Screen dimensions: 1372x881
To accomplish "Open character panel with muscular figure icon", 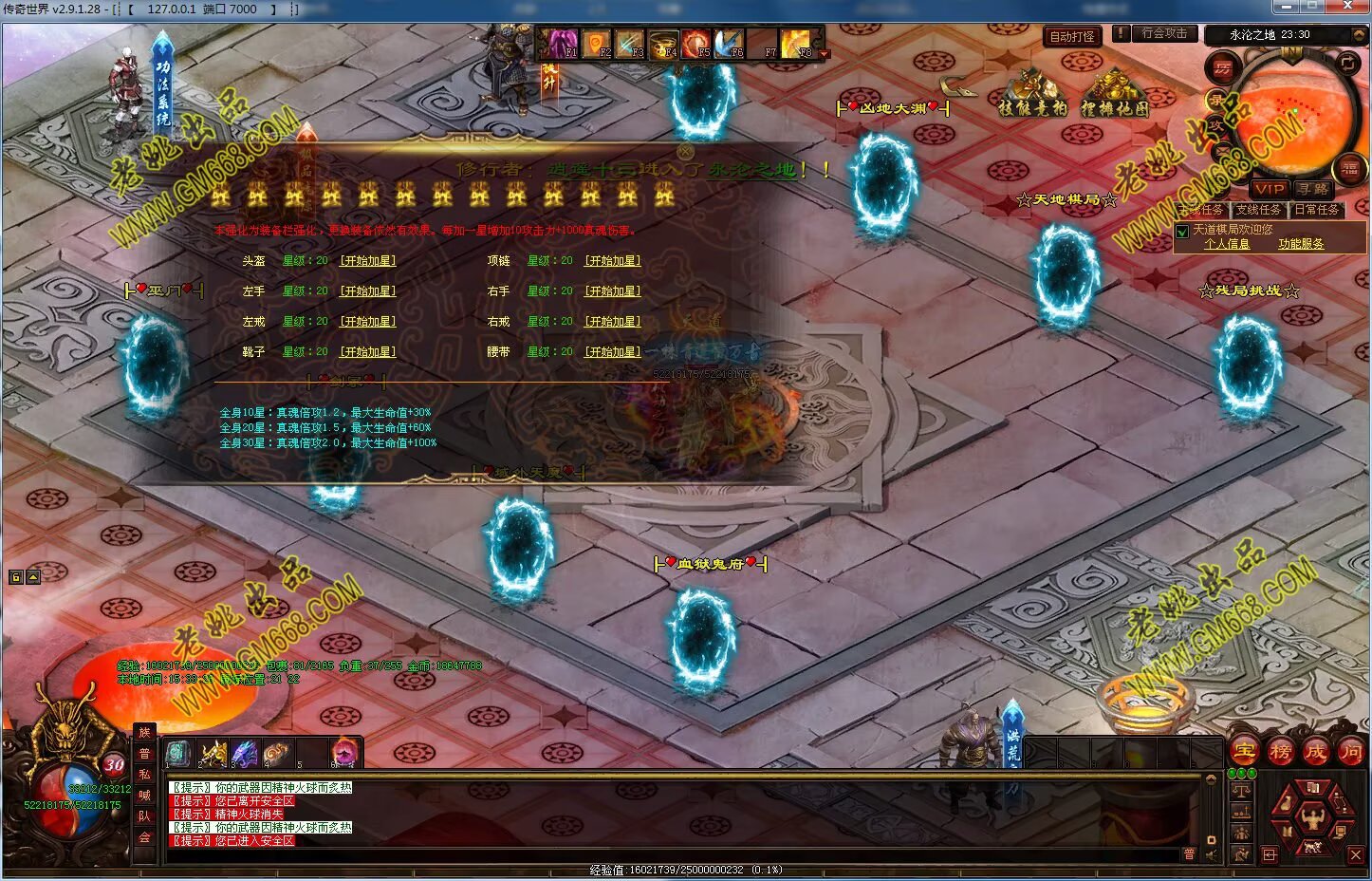I will 1312,814.
